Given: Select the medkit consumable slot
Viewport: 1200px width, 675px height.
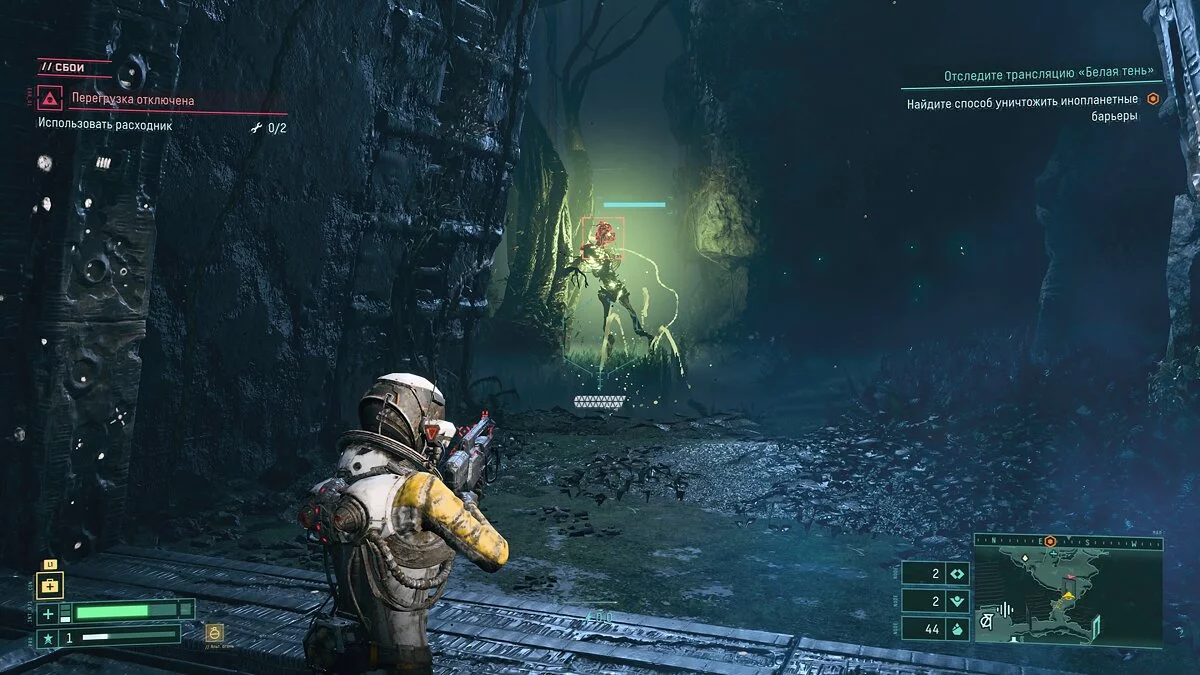Looking at the screenshot, I should [50, 584].
